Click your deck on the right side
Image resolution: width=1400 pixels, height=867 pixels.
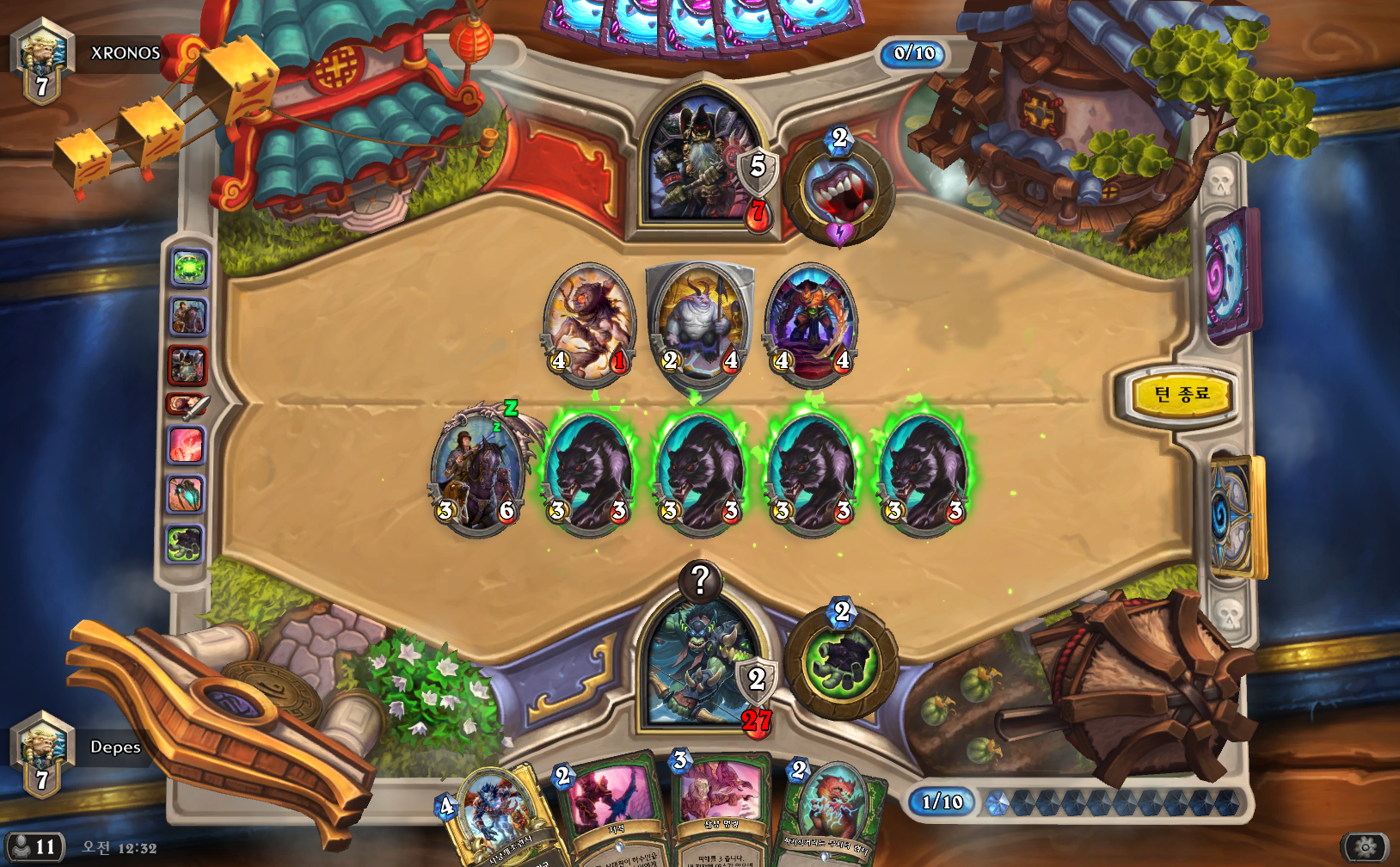point(1236,516)
